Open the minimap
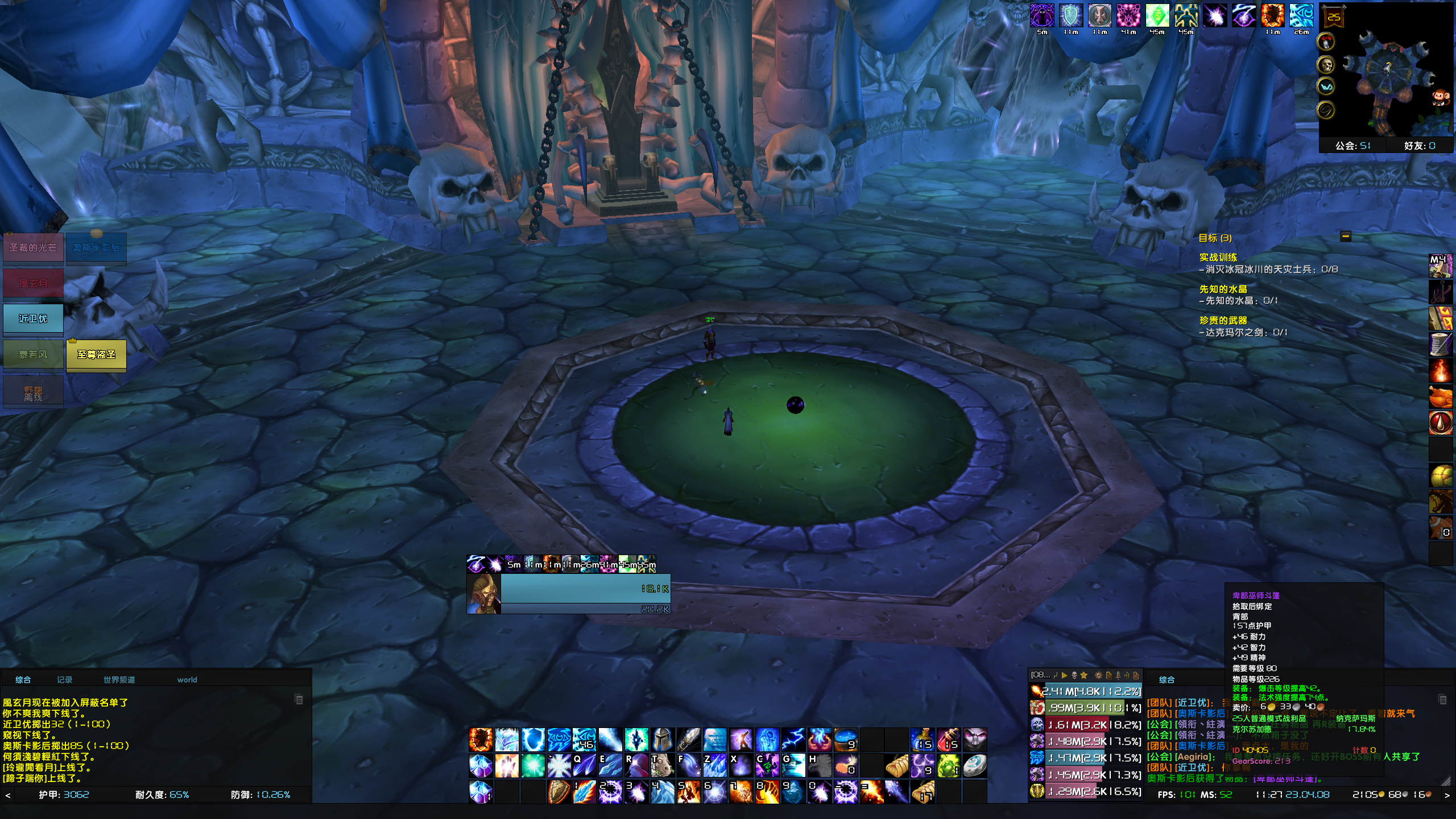The width and height of the screenshot is (1456, 819). [x=1388, y=74]
